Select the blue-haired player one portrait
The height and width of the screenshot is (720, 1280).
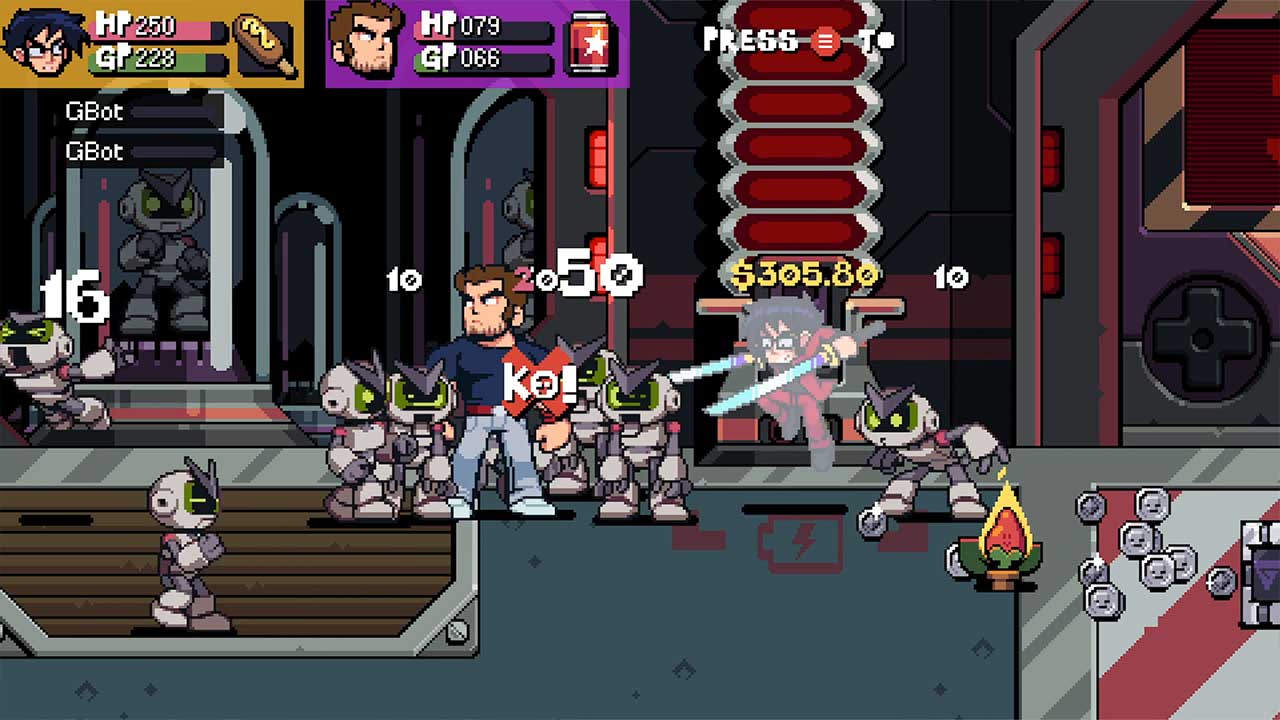(x=41, y=42)
